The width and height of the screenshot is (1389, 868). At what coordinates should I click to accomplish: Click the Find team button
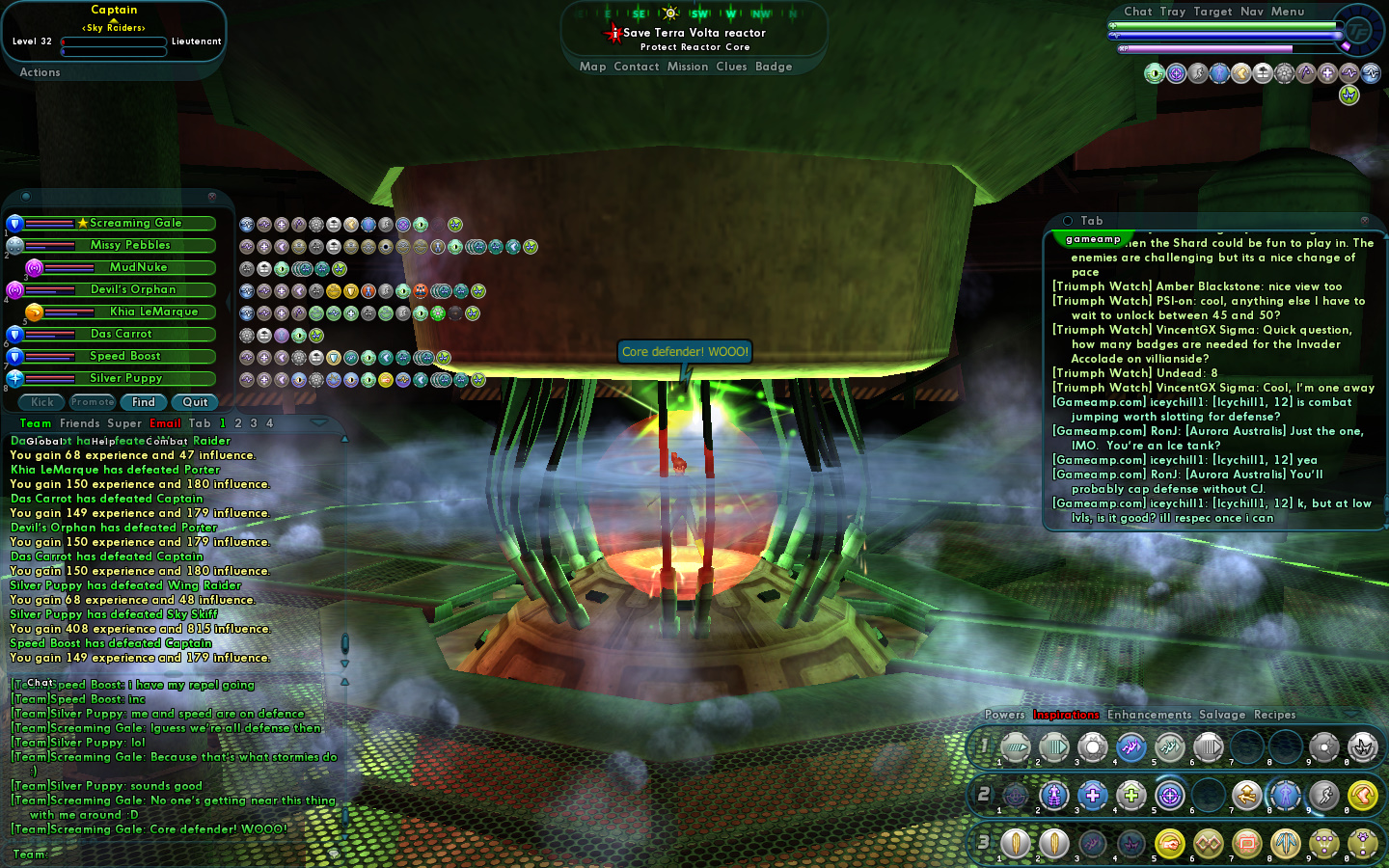tap(144, 402)
